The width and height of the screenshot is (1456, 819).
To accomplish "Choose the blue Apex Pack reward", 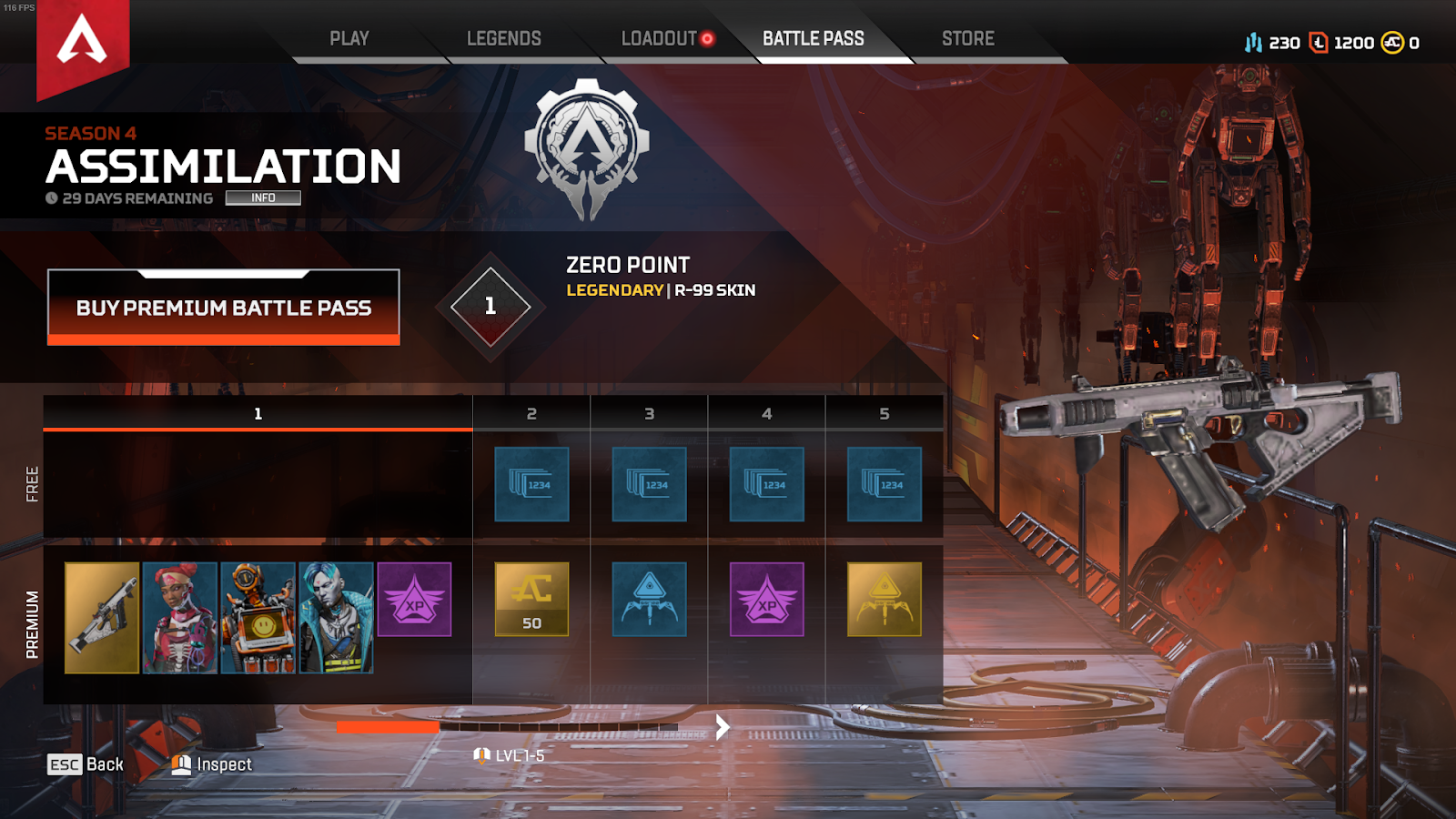I will (x=649, y=599).
